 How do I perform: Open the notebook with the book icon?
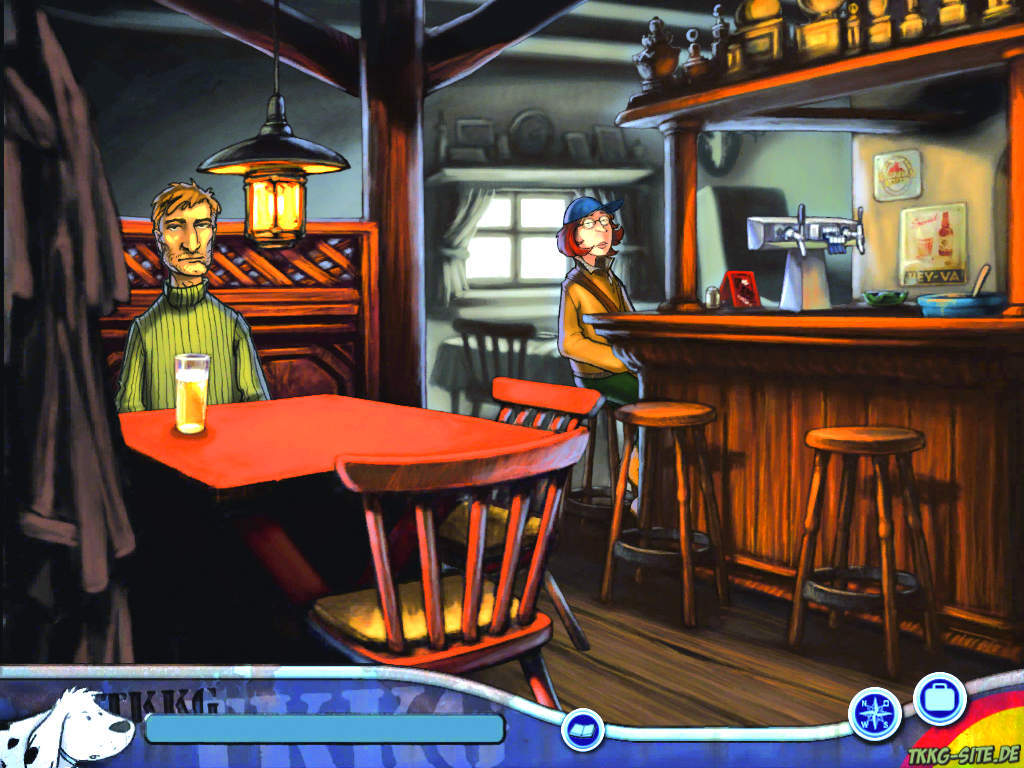point(581,729)
